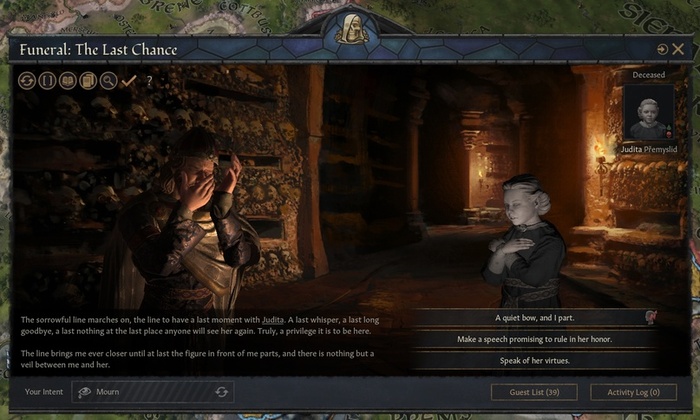View deceased Judita Přemyslid's portrait

click(648, 112)
